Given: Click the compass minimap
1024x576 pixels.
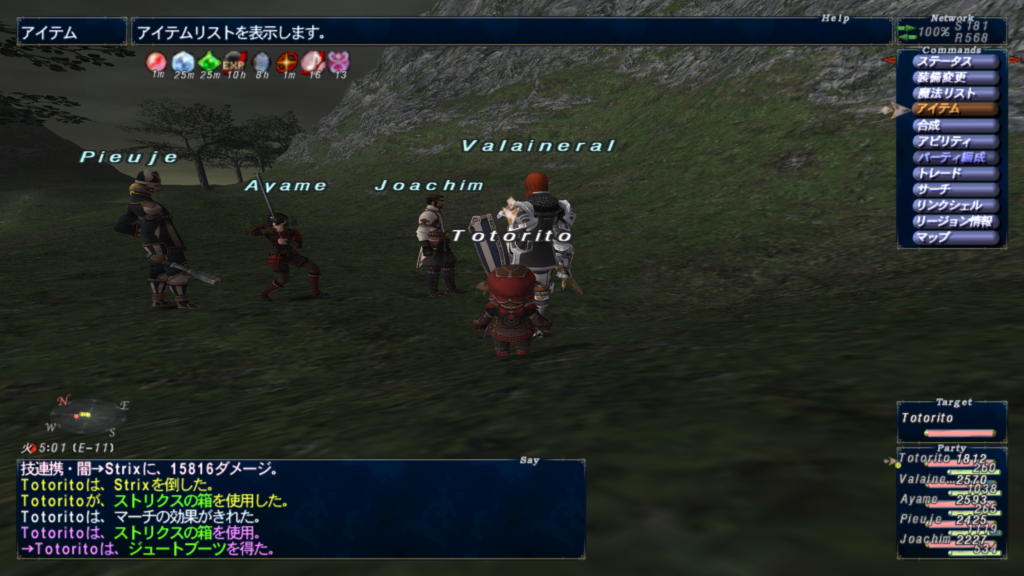Looking at the screenshot, I should tap(87, 415).
